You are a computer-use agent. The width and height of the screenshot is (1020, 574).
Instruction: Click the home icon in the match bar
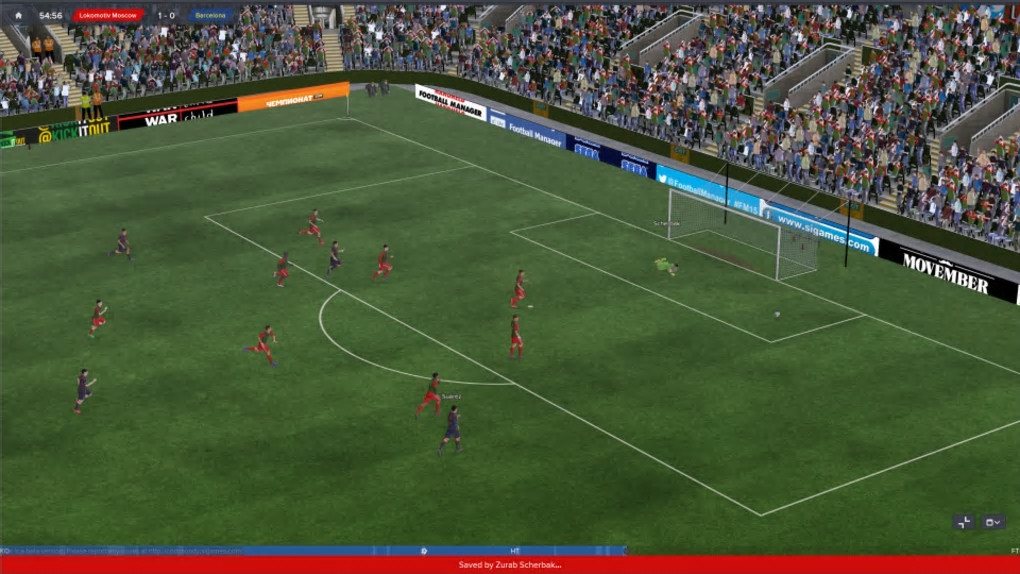[x=18, y=16]
